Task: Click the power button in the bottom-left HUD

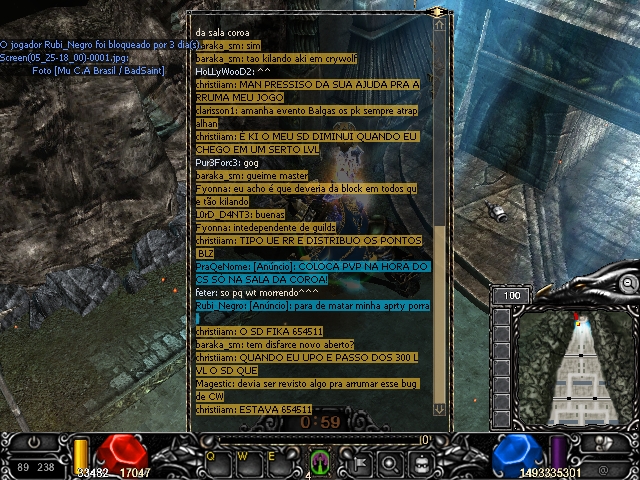Action: pyautogui.click(x=34, y=441)
